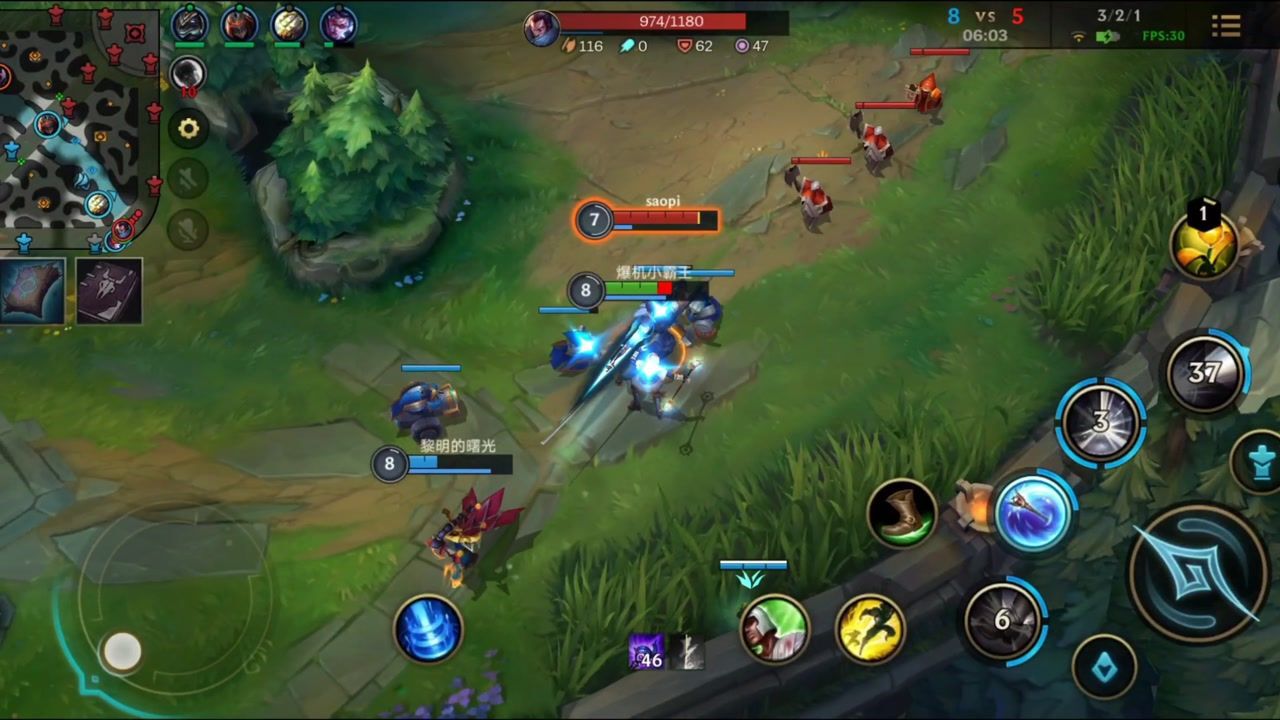Tap the minimap

[x=78, y=124]
